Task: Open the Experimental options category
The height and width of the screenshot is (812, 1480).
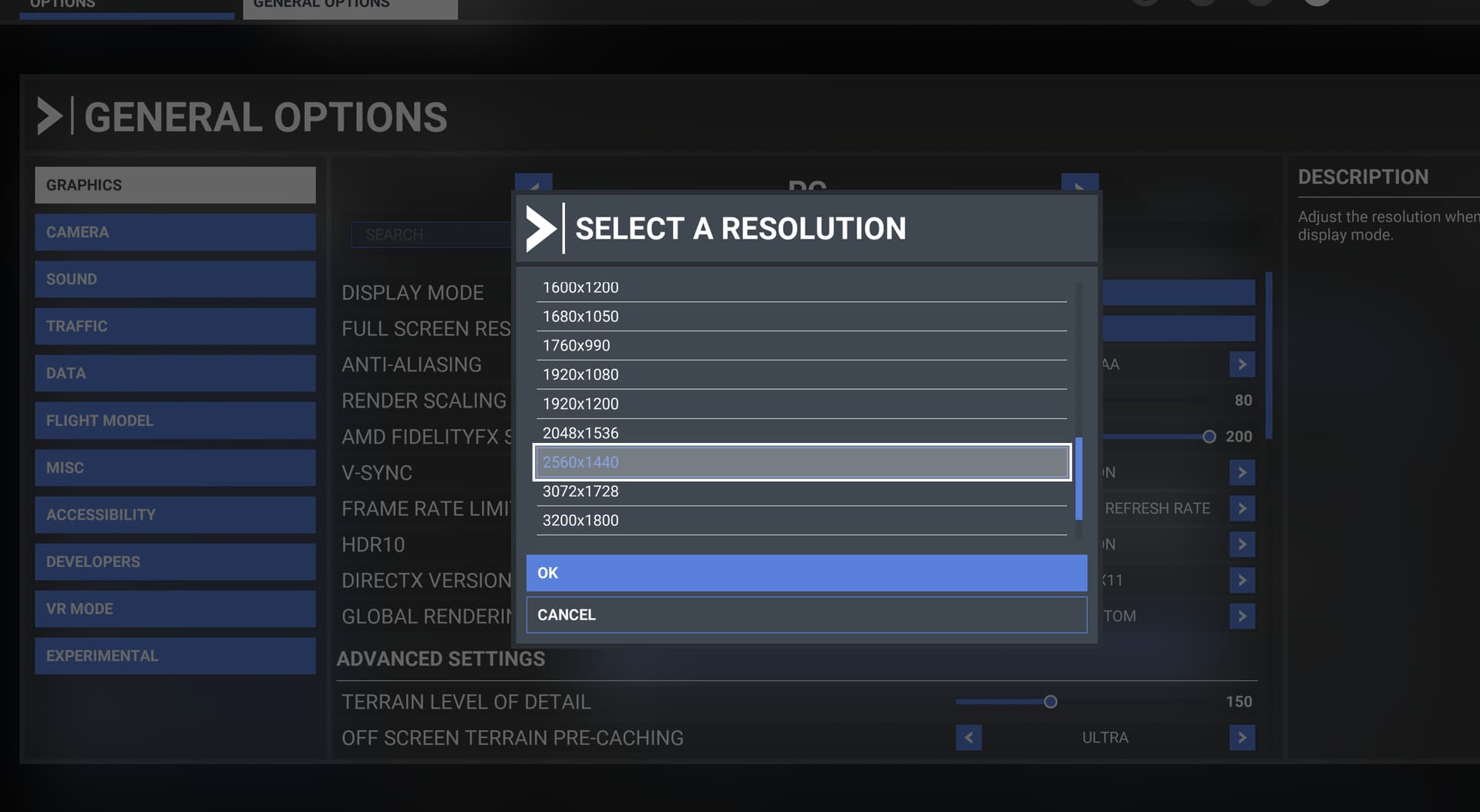Action: (x=175, y=656)
